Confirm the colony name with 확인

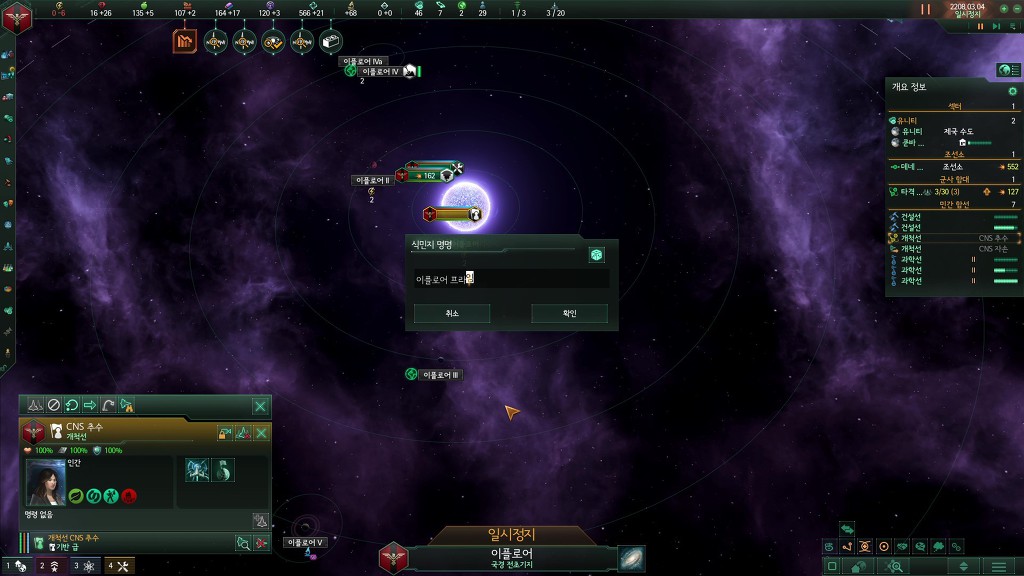[569, 314]
